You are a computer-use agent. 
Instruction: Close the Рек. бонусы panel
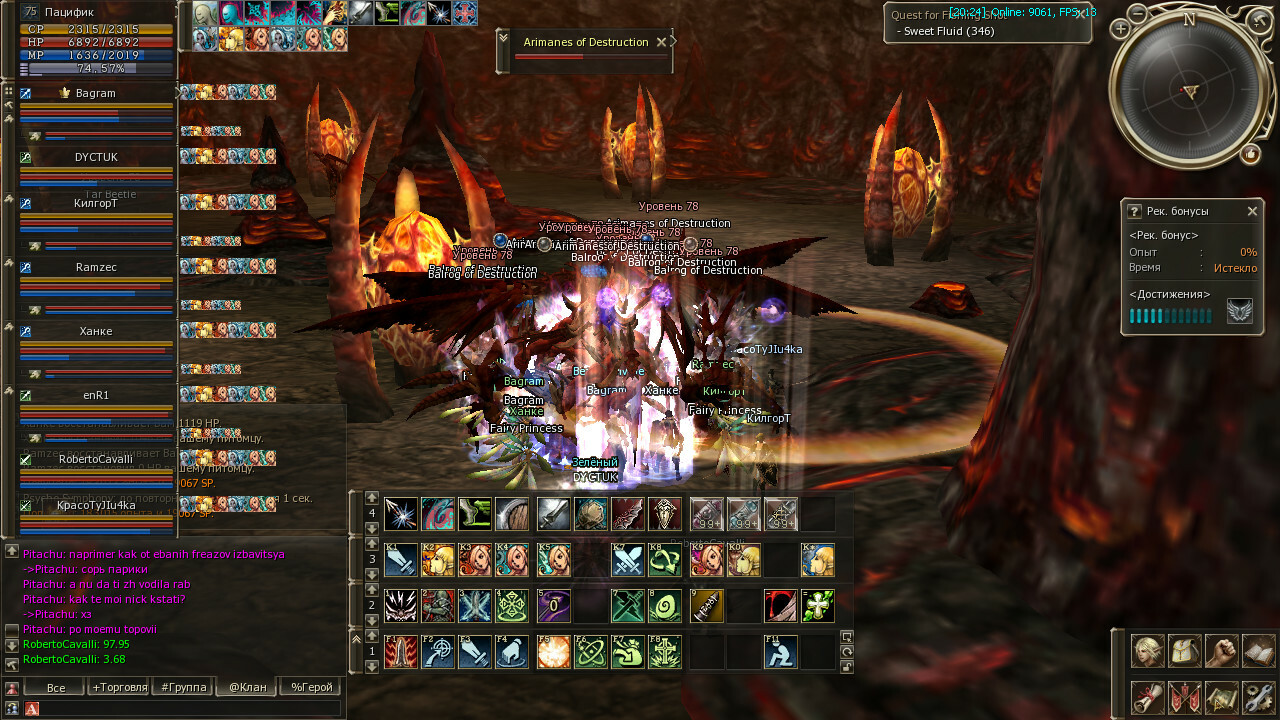point(1252,212)
